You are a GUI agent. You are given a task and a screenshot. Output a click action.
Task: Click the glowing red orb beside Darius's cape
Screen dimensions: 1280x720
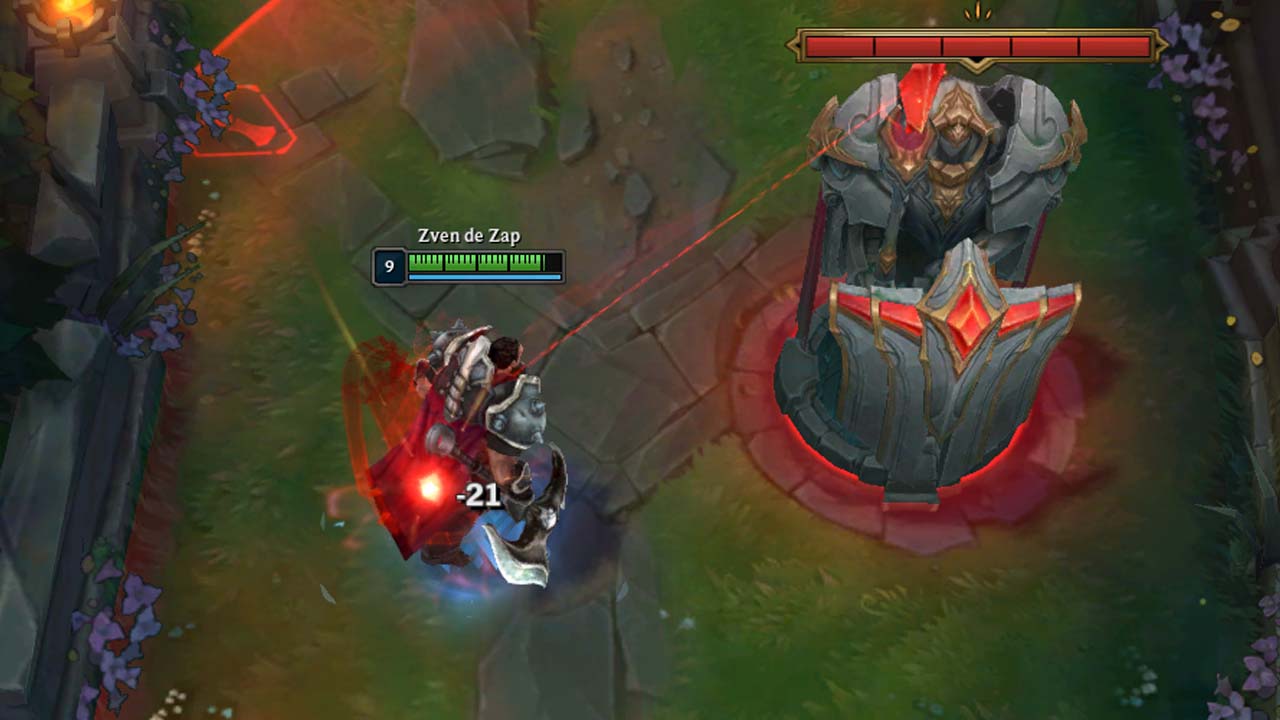pos(432,487)
